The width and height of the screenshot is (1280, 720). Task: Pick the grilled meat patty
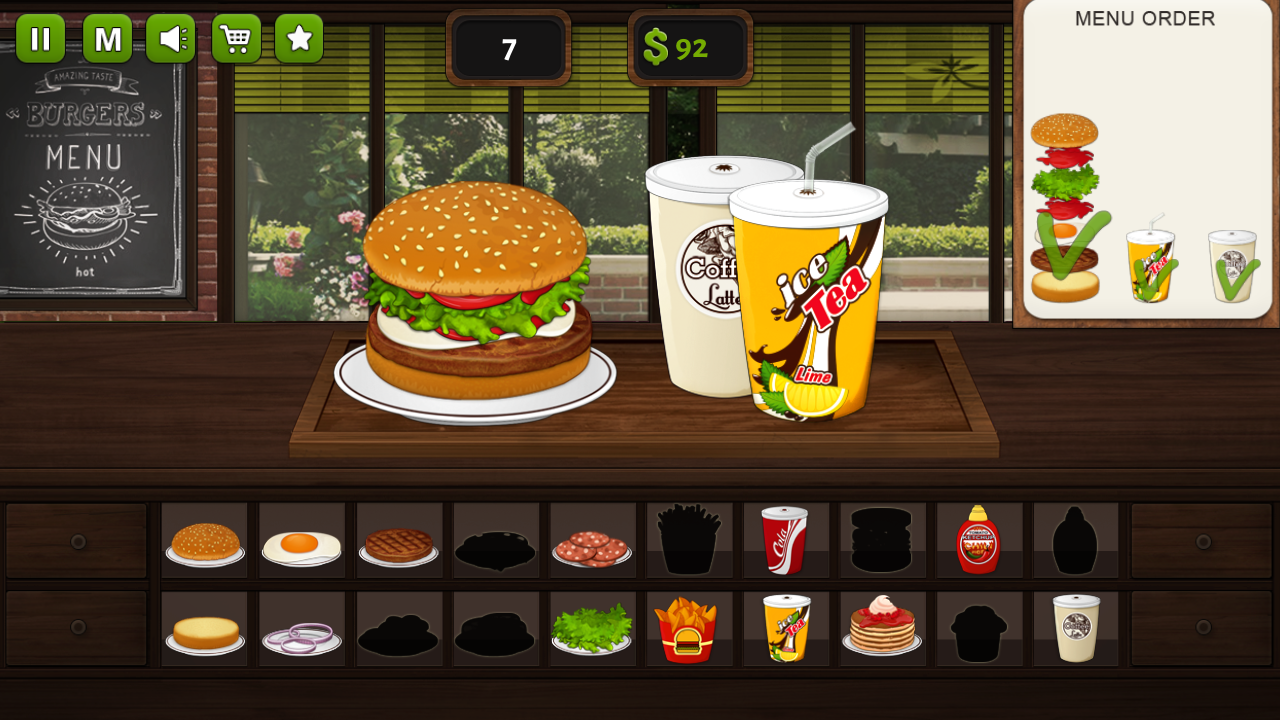tap(398, 540)
